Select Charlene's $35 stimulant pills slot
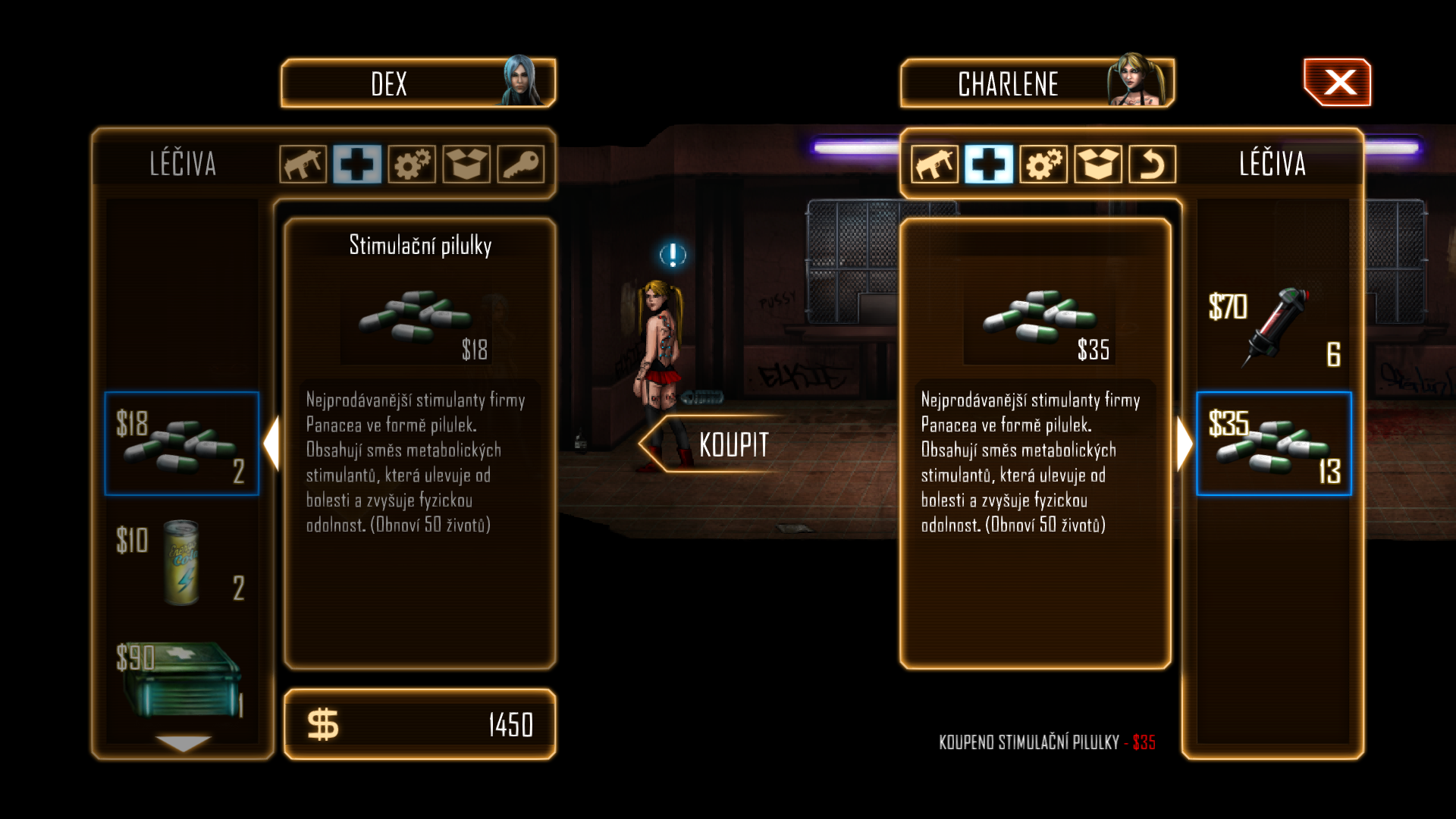 pyautogui.click(x=1274, y=444)
